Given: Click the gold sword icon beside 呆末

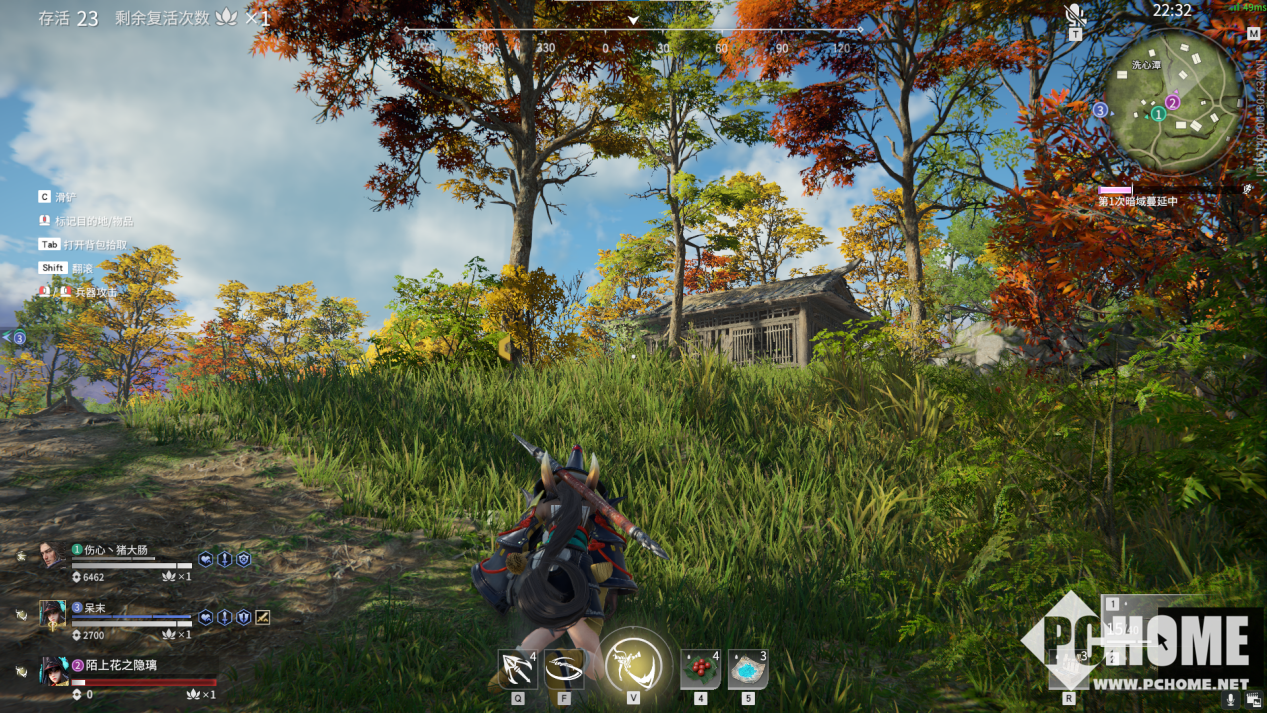Looking at the screenshot, I should point(262,617).
